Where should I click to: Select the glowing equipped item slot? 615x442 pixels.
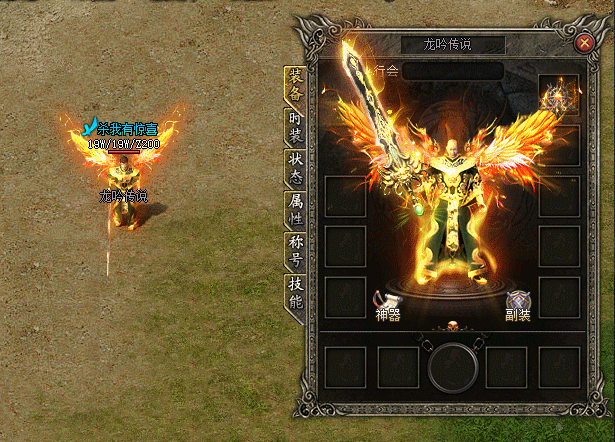(558, 95)
